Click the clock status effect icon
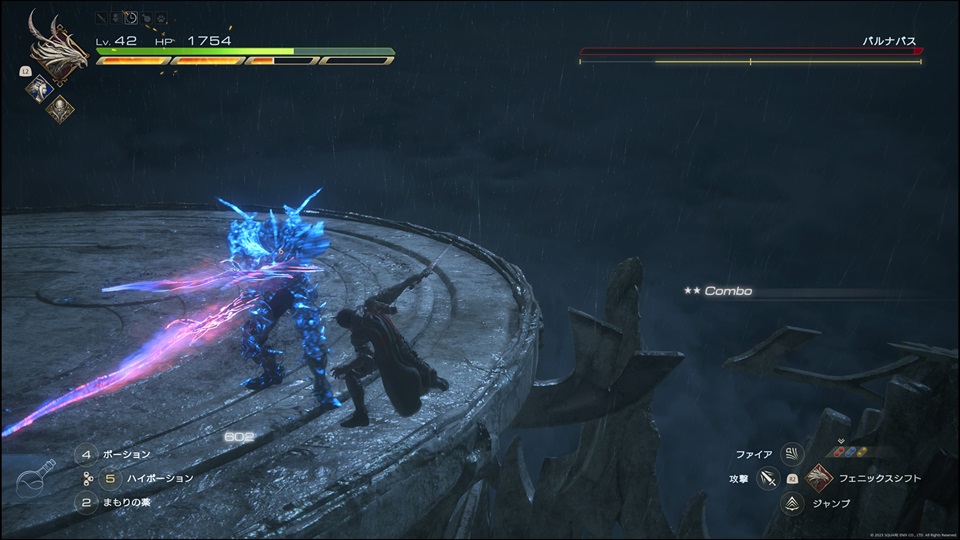The width and height of the screenshot is (960, 540). [131, 18]
